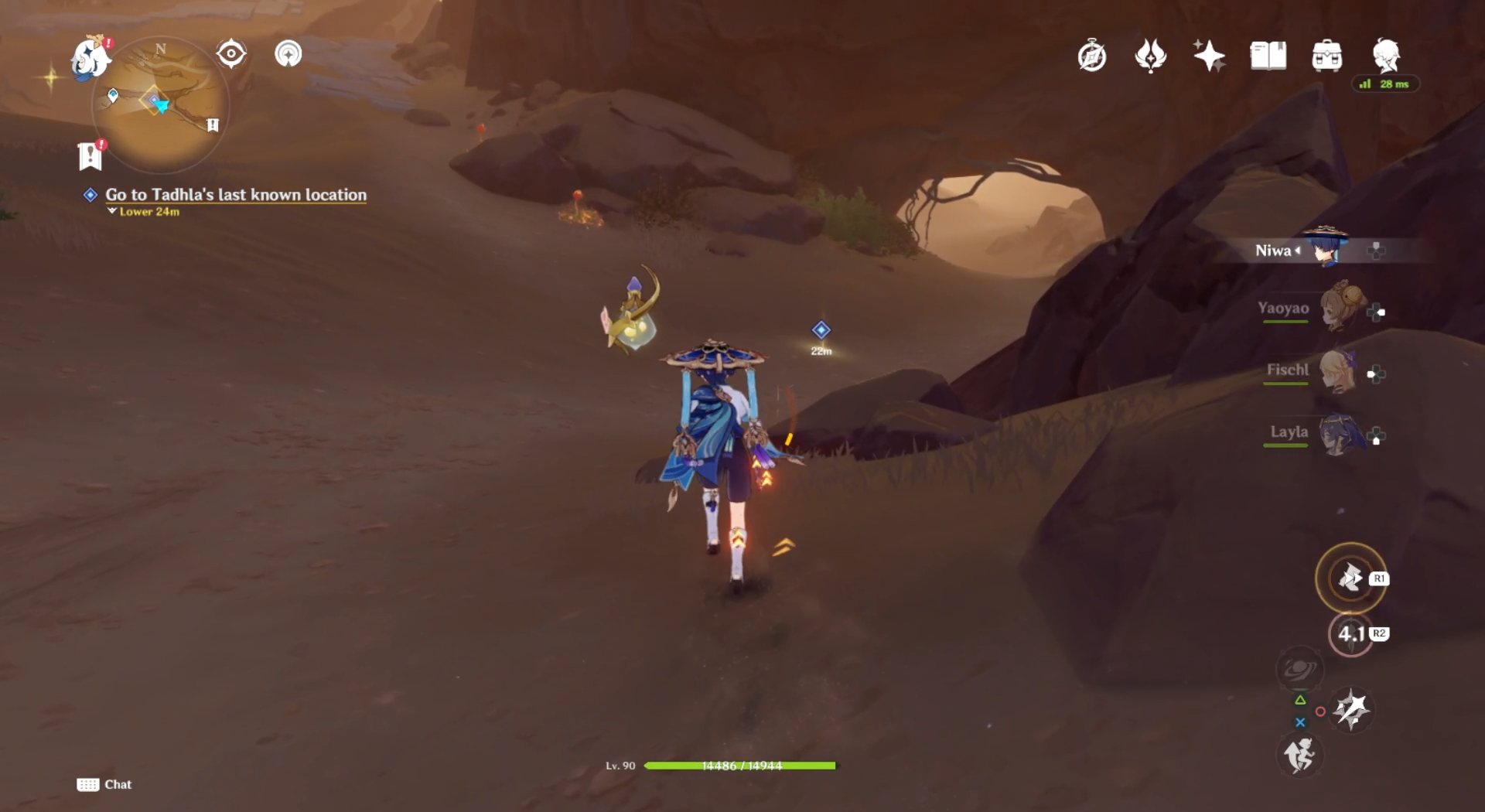Open the character profile icon
1485x812 pixels.
(1385, 56)
